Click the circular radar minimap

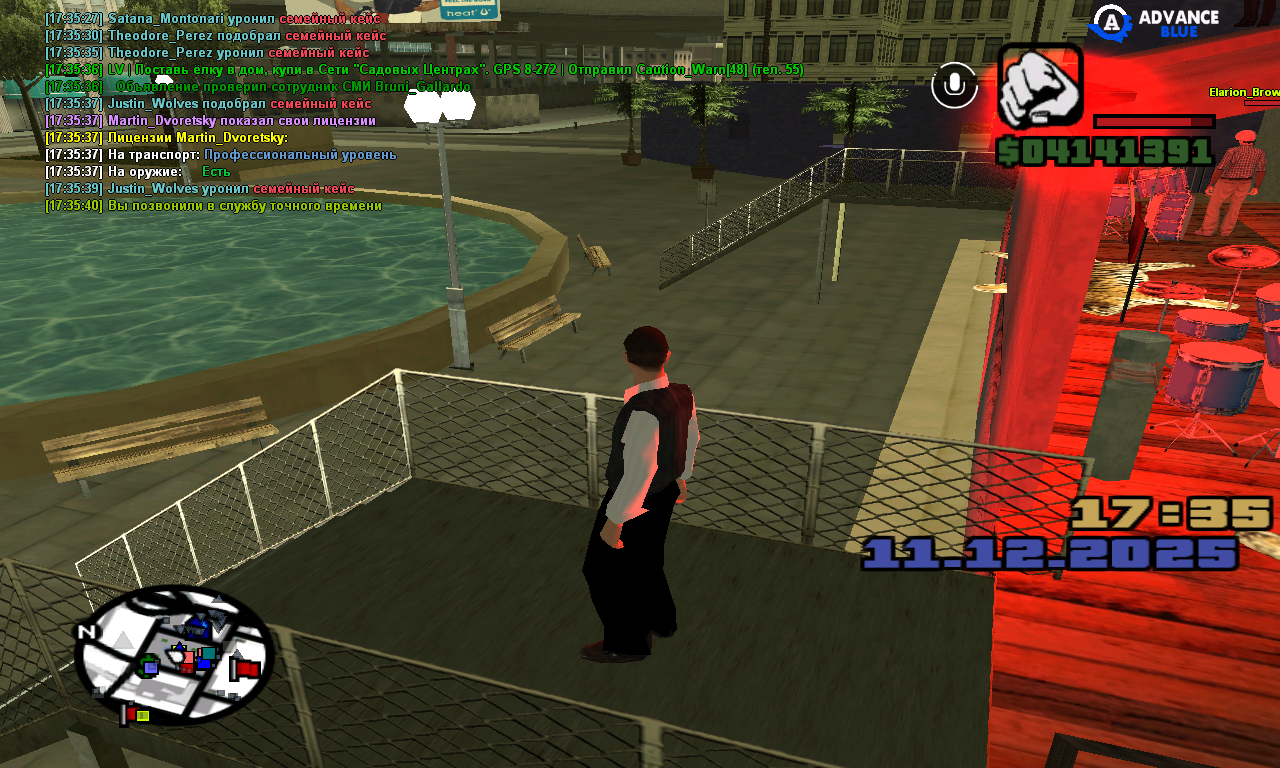click(175, 655)
